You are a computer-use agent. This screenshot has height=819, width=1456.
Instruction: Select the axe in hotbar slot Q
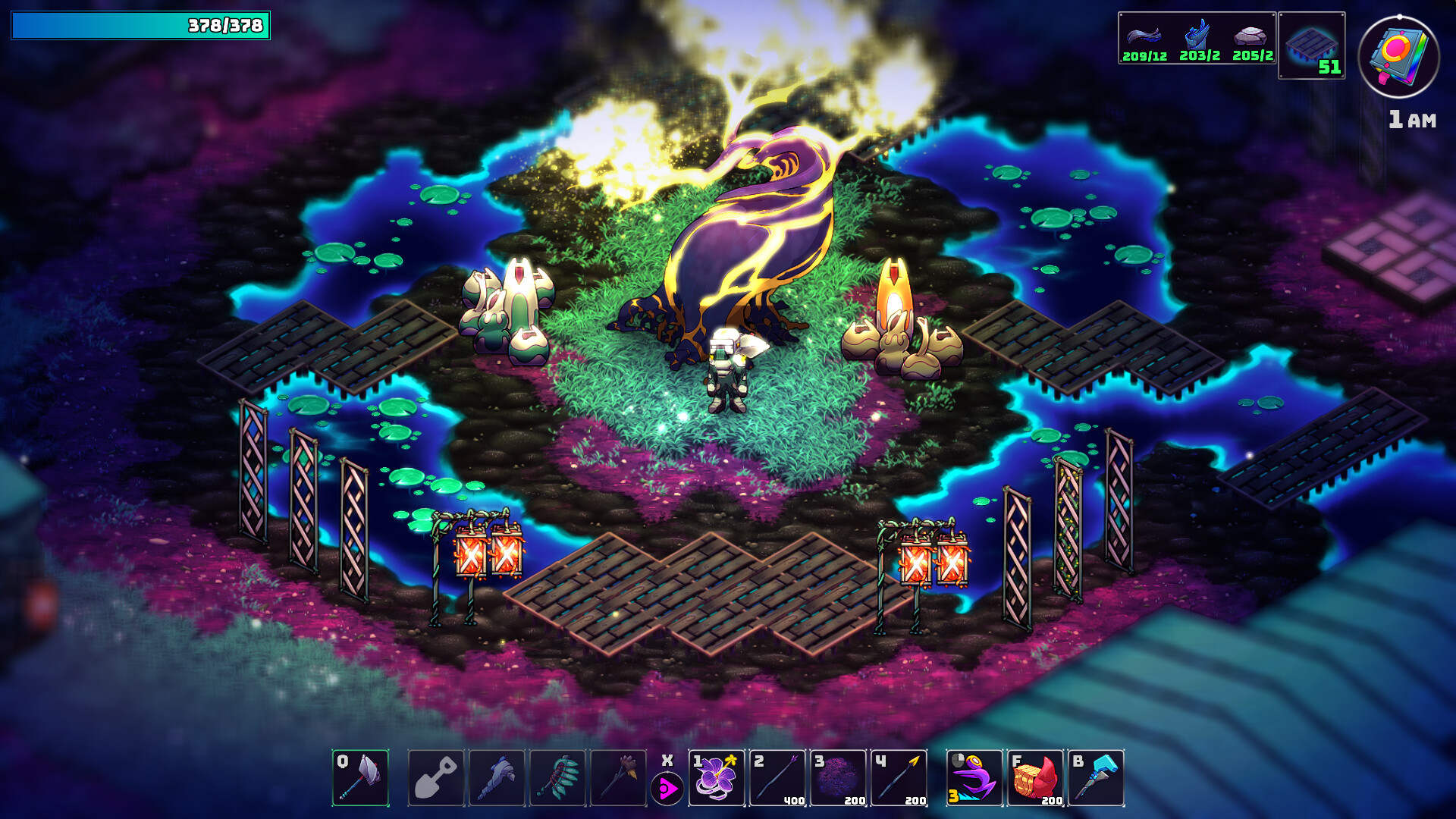[x=359, y=783]
